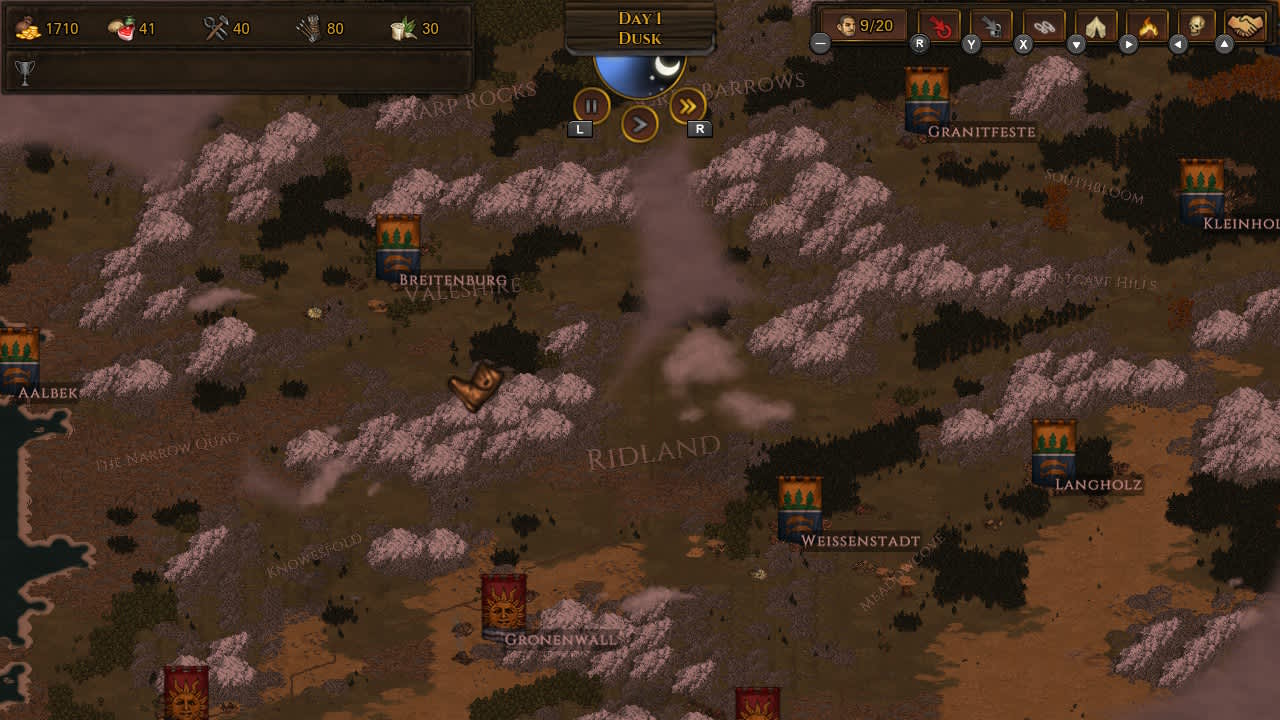Pause the game time
The image size is (1280, 720).
click(590, 104)
